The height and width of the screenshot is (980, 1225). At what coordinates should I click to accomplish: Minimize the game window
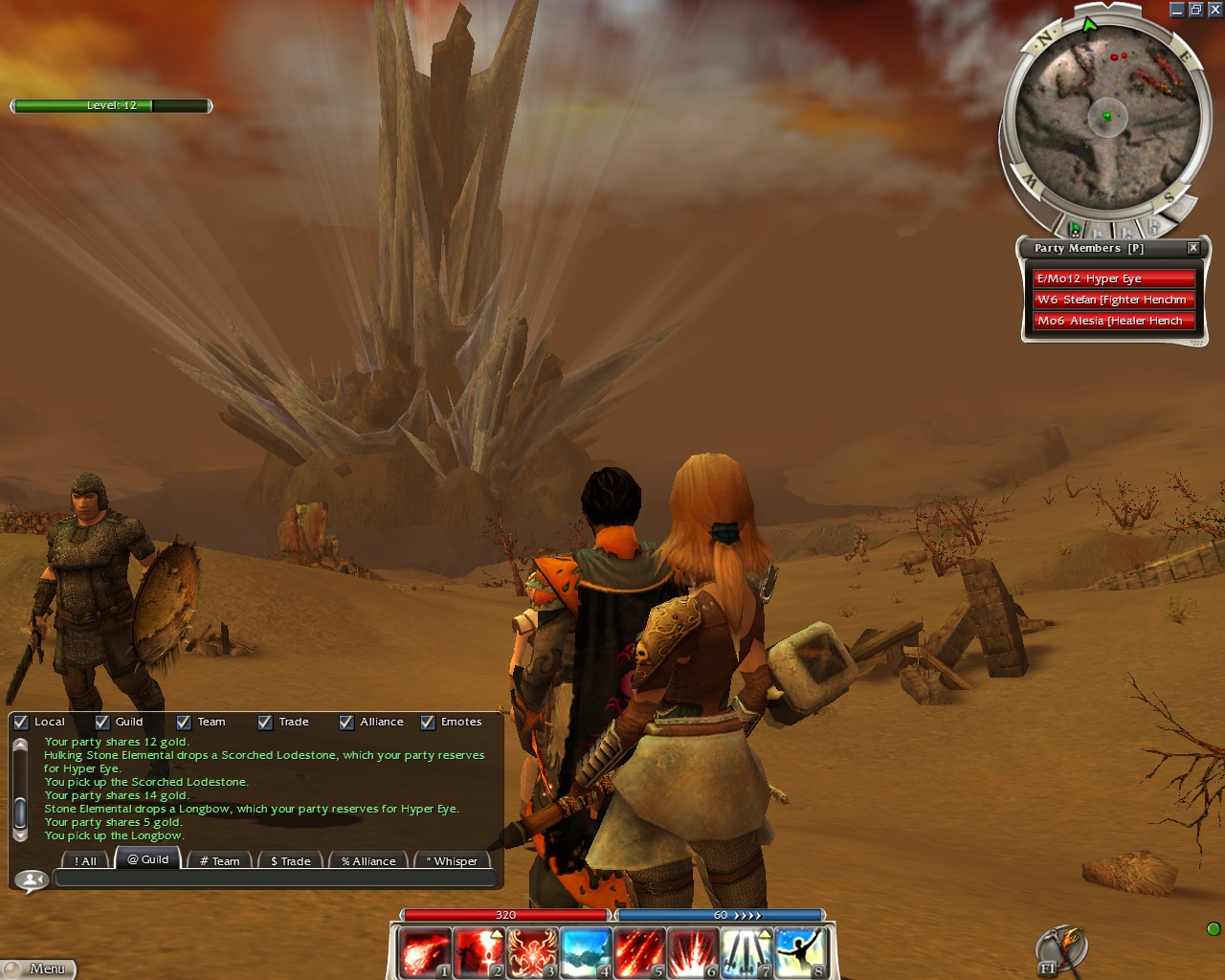point(1176,10)
